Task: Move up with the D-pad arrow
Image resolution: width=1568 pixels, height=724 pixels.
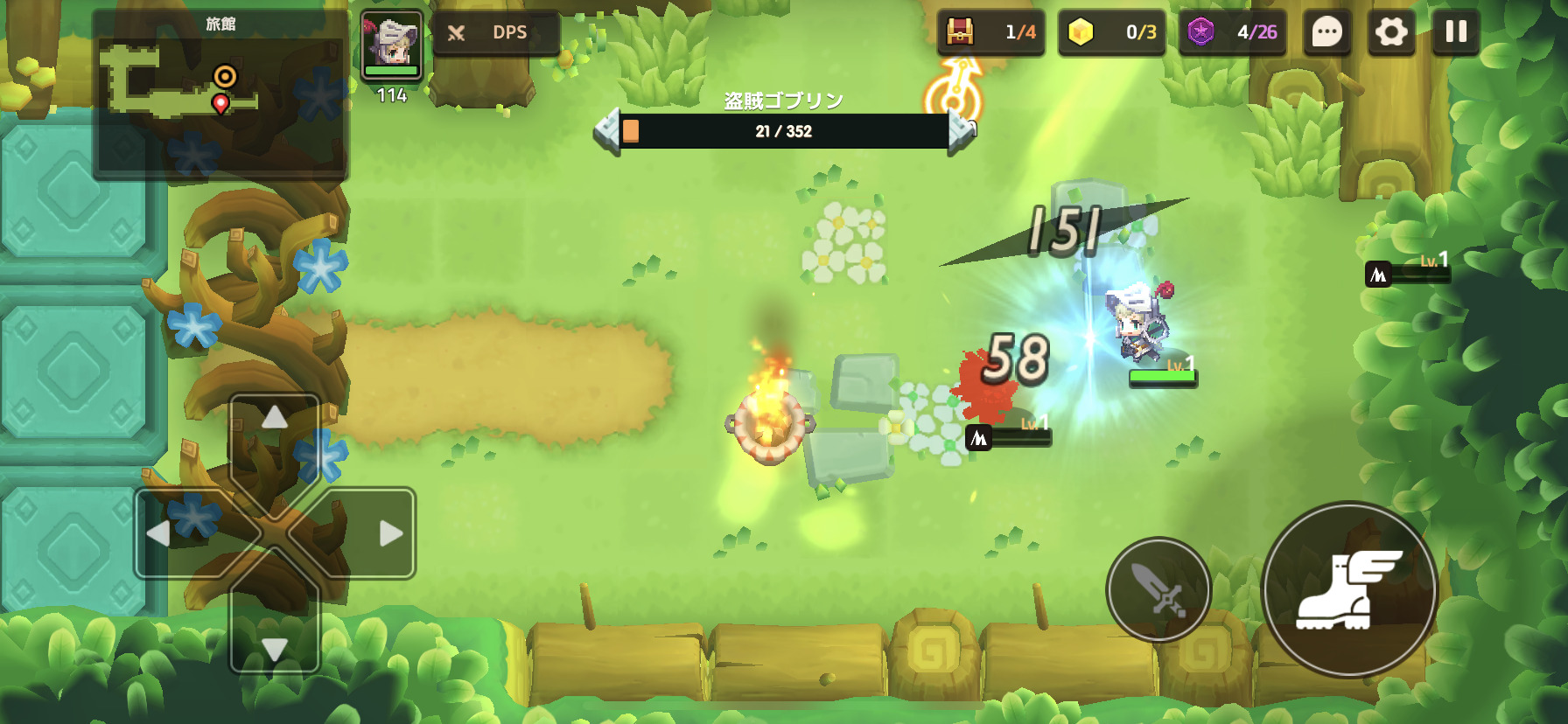Action: coord(275,419)
